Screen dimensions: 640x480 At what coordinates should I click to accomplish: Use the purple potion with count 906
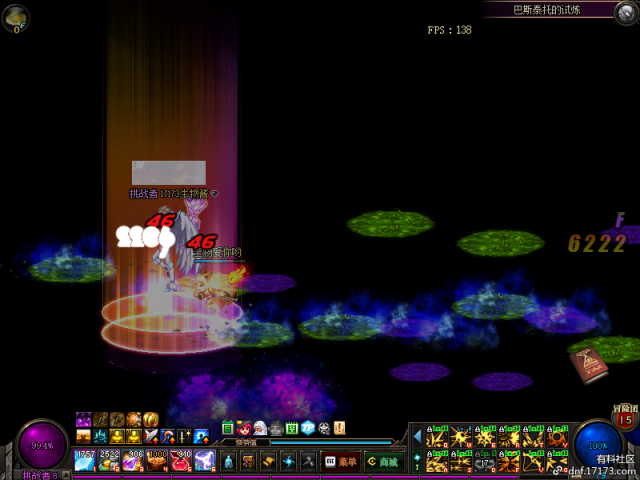pos(133,460)
